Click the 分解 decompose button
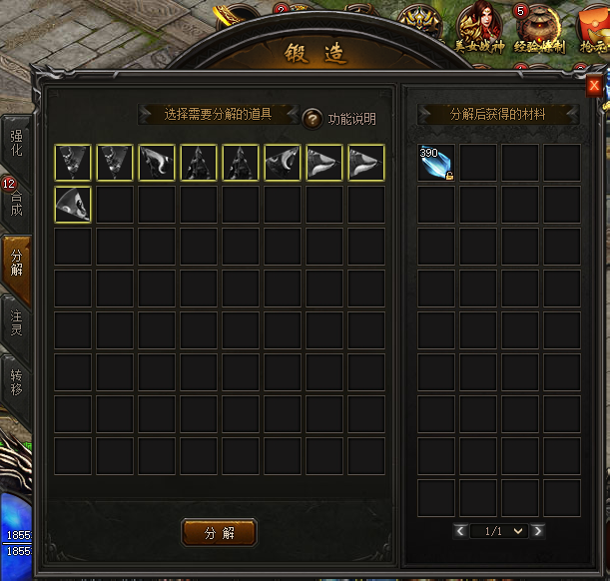Viewport: 611px width, 581px height. tap(219, 532)
